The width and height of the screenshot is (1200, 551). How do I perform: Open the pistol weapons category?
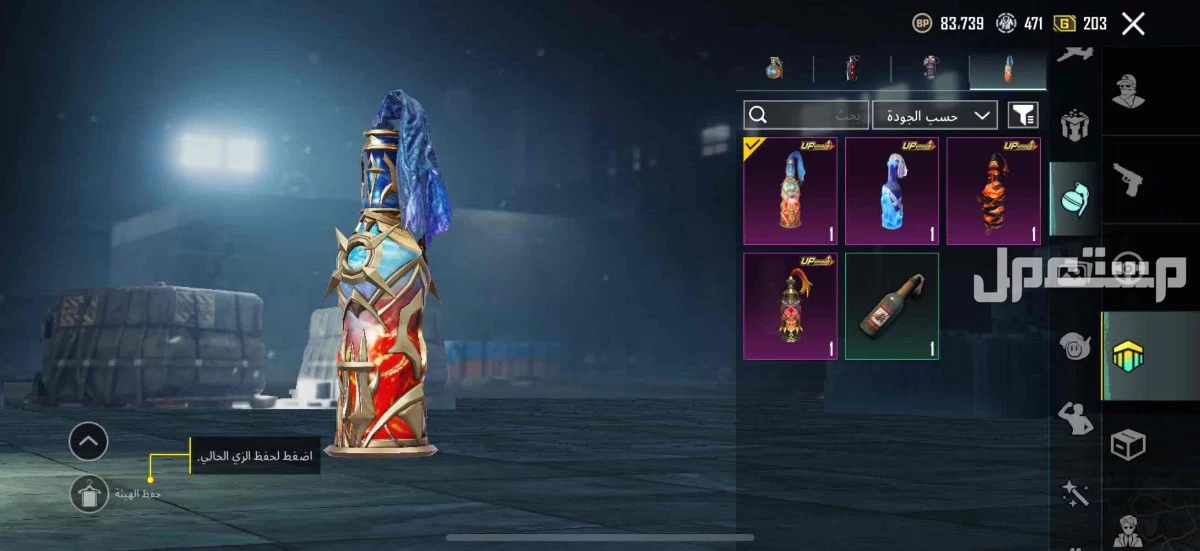point(1127,181)
